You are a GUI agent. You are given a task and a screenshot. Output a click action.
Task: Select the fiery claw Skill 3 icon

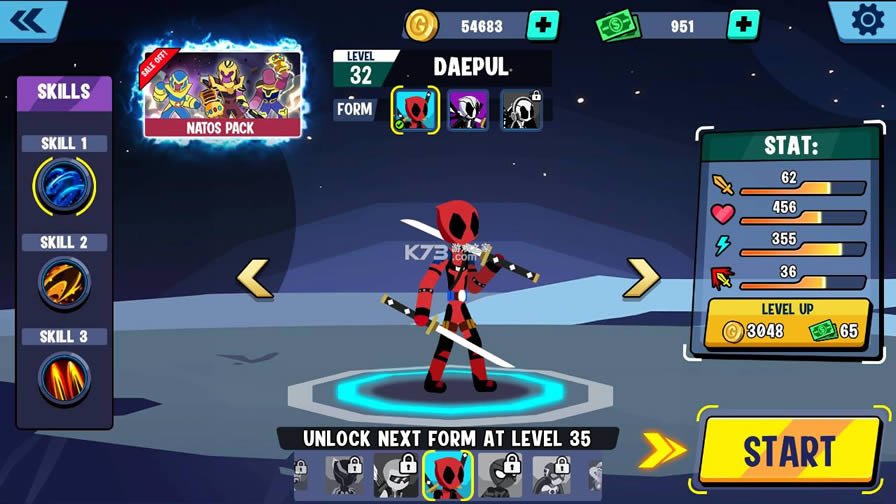65,378
